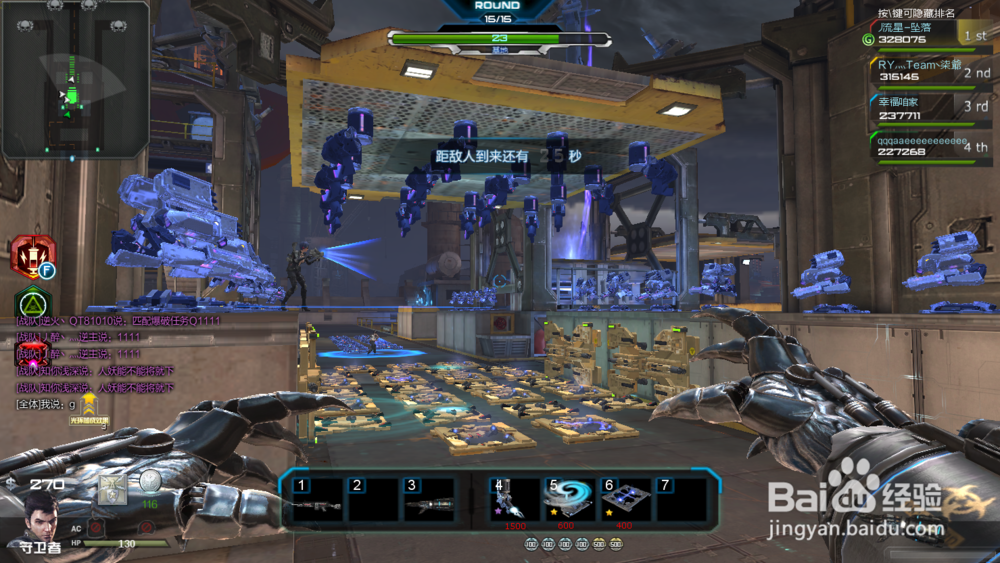This screenshot has width=1000, height=563.
Task: Click the yellow star rank-up icon
Action: 89,404
